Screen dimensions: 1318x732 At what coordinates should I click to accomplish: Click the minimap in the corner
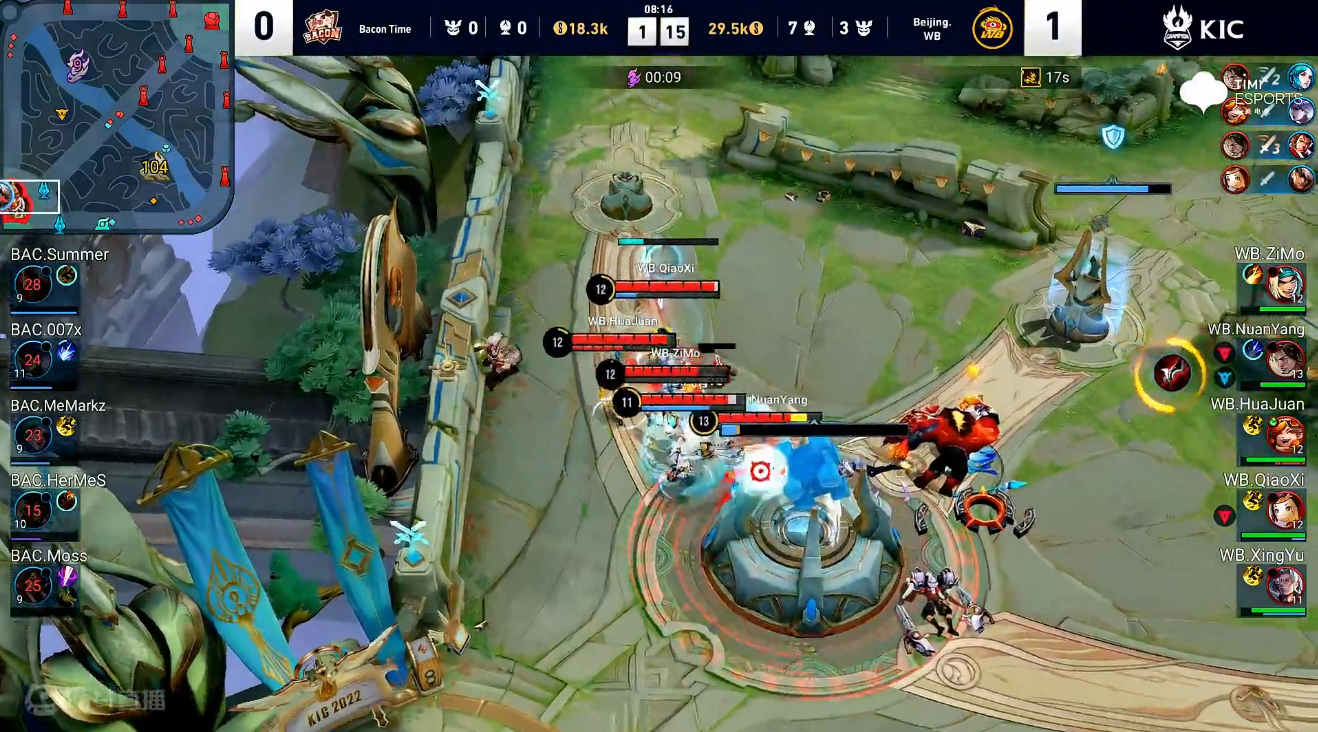(117, 116)
